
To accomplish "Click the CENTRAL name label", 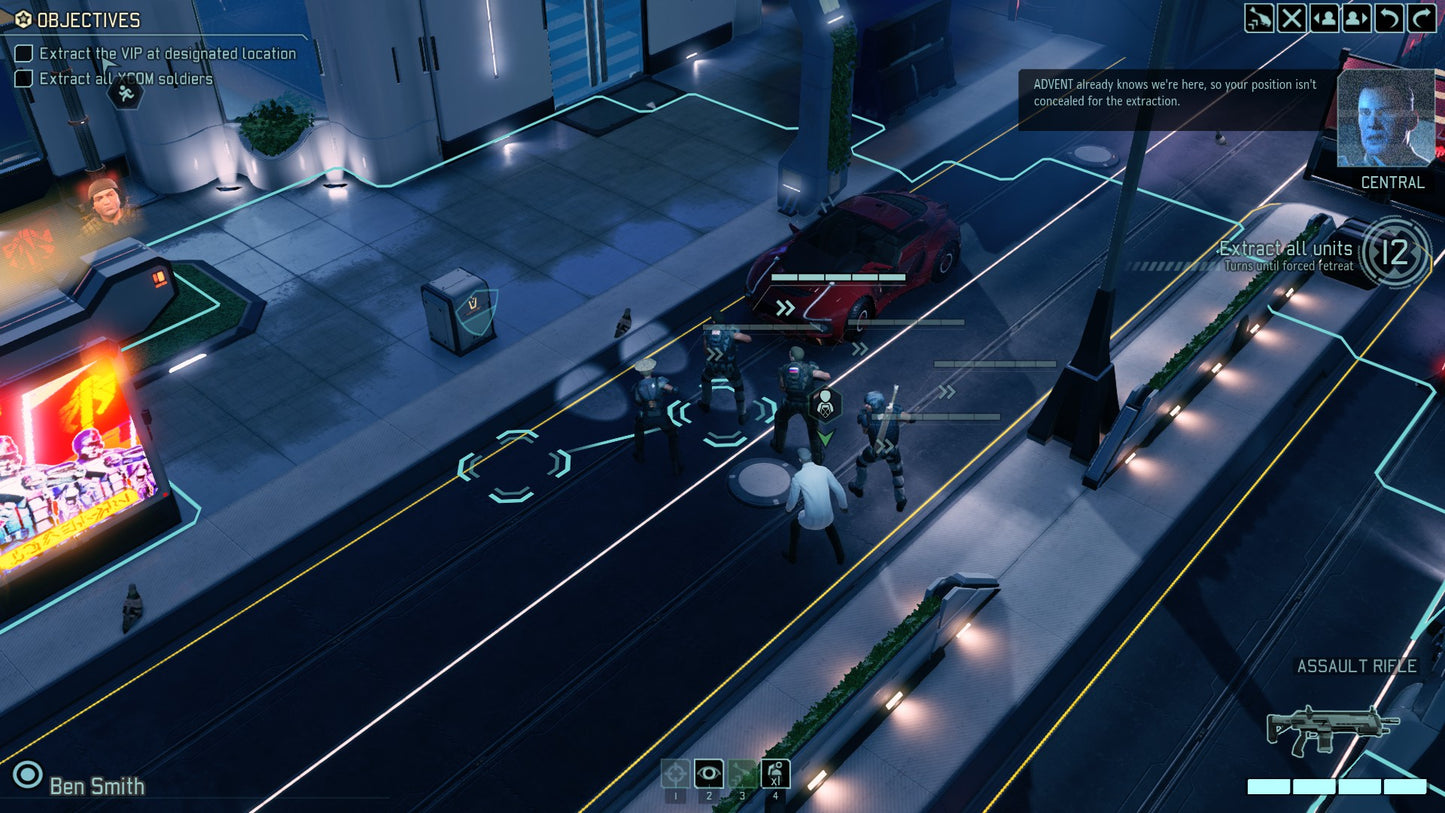I will [x=1392, y=182].
